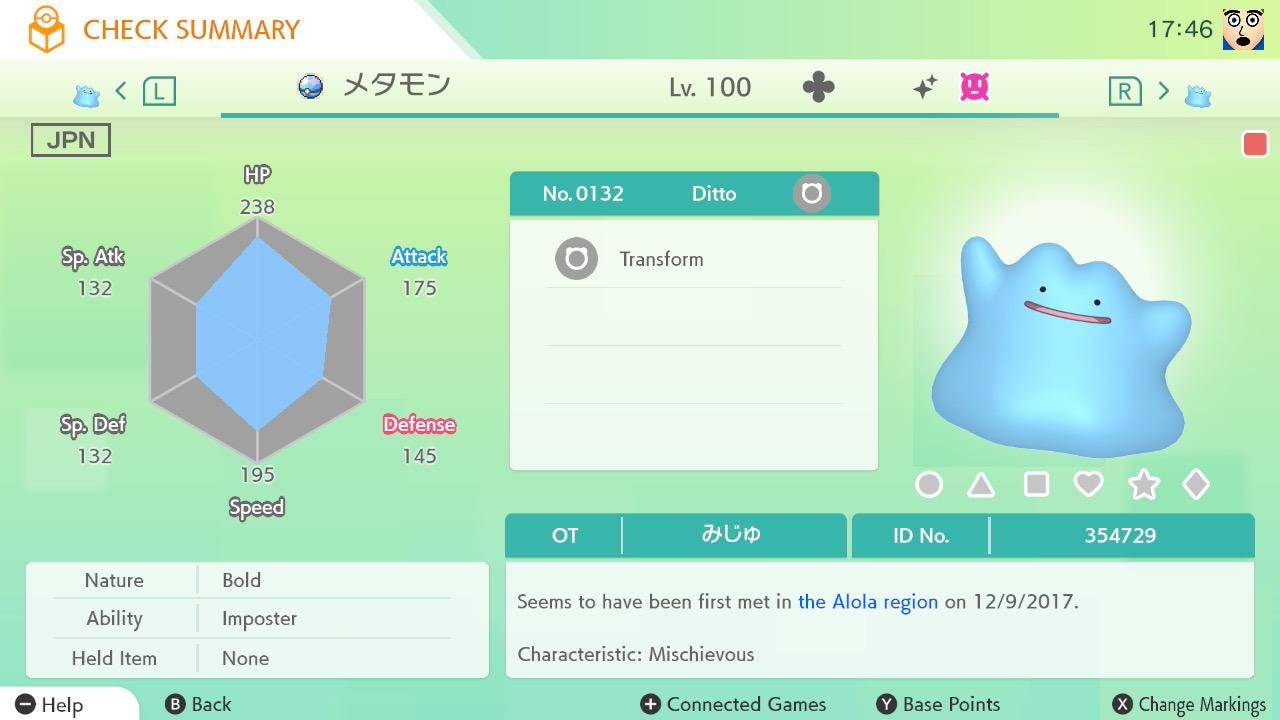Select the Ditto sprite next to the L button
Screen dimensions: 1280x720
tap(85, 90)
